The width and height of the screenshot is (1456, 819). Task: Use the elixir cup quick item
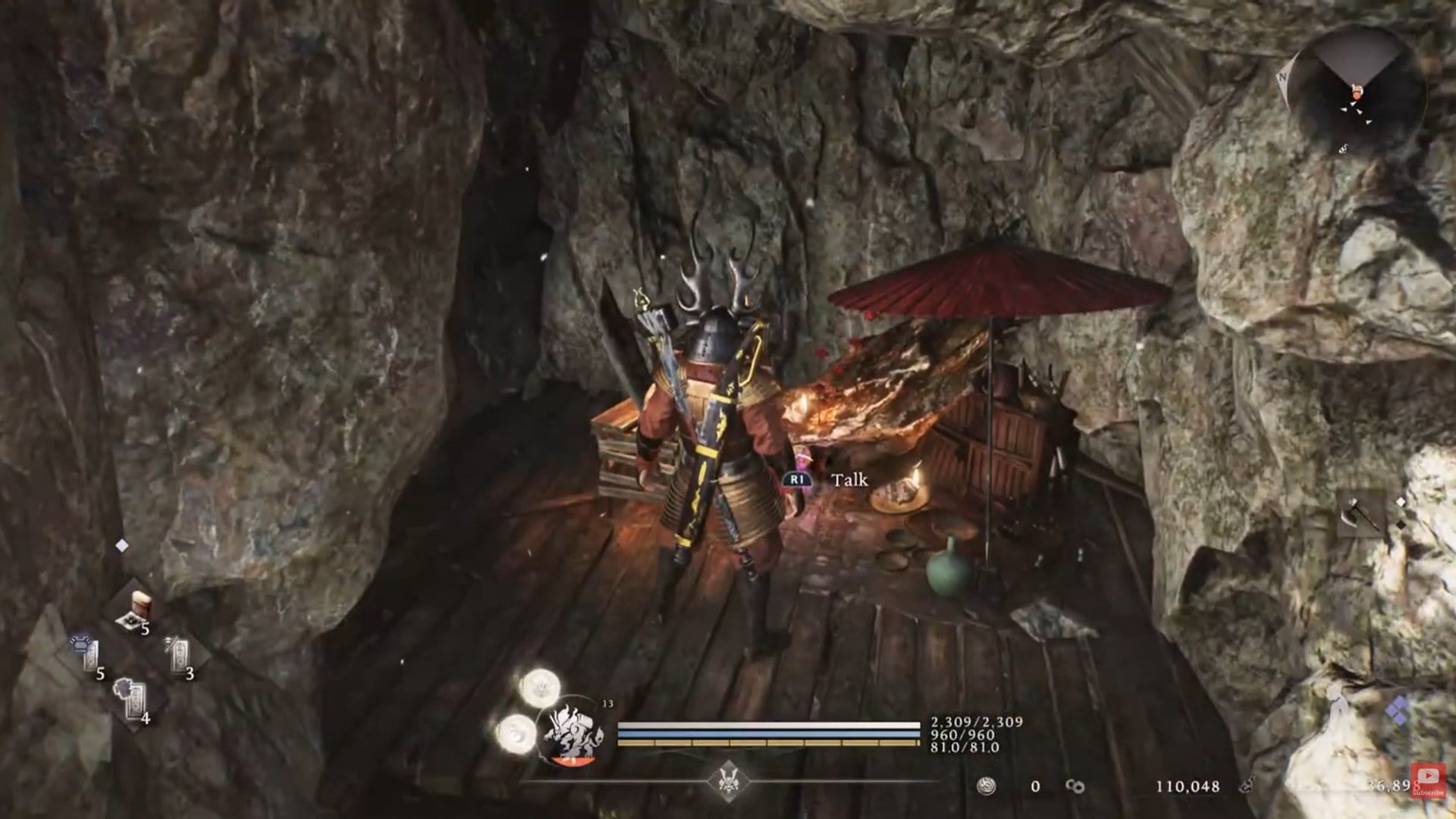(139, 612)
